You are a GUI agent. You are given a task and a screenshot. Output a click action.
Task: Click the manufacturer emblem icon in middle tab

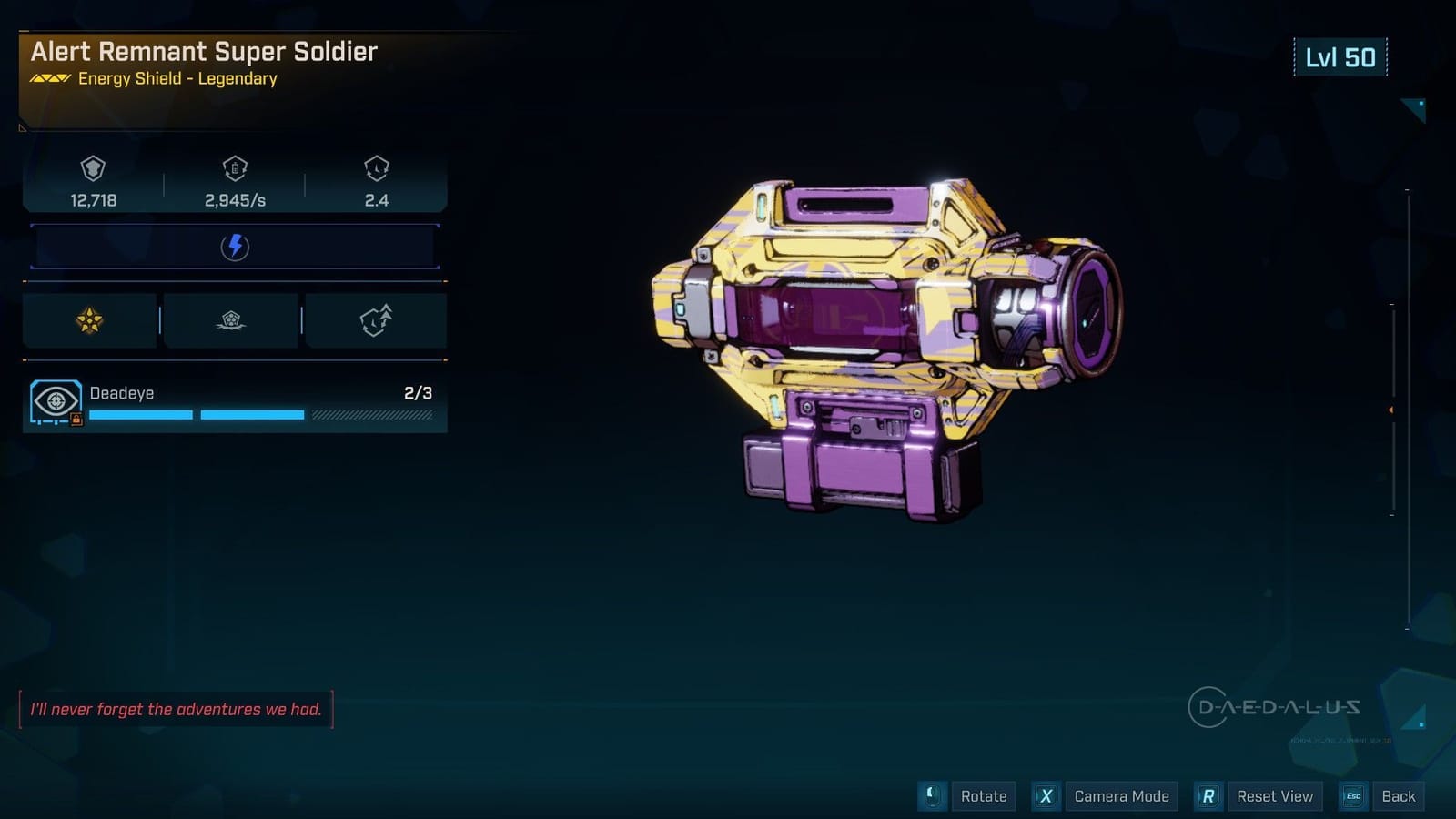[x=233, y=320]
